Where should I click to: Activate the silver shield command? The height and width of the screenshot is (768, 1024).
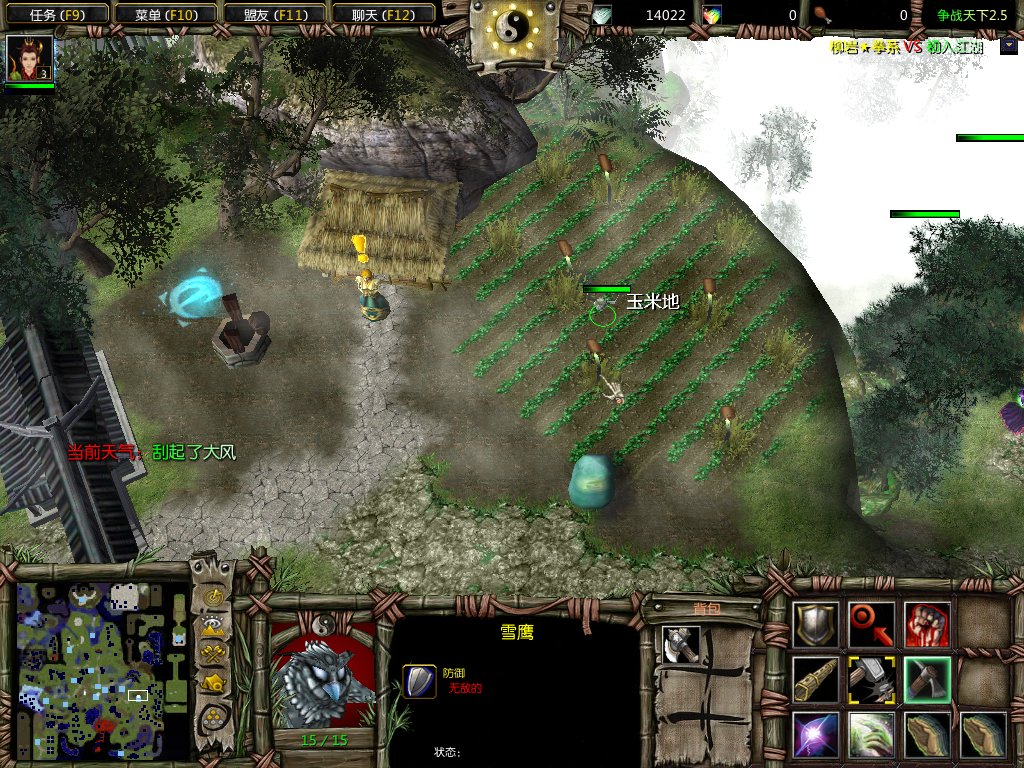point(816,624)
